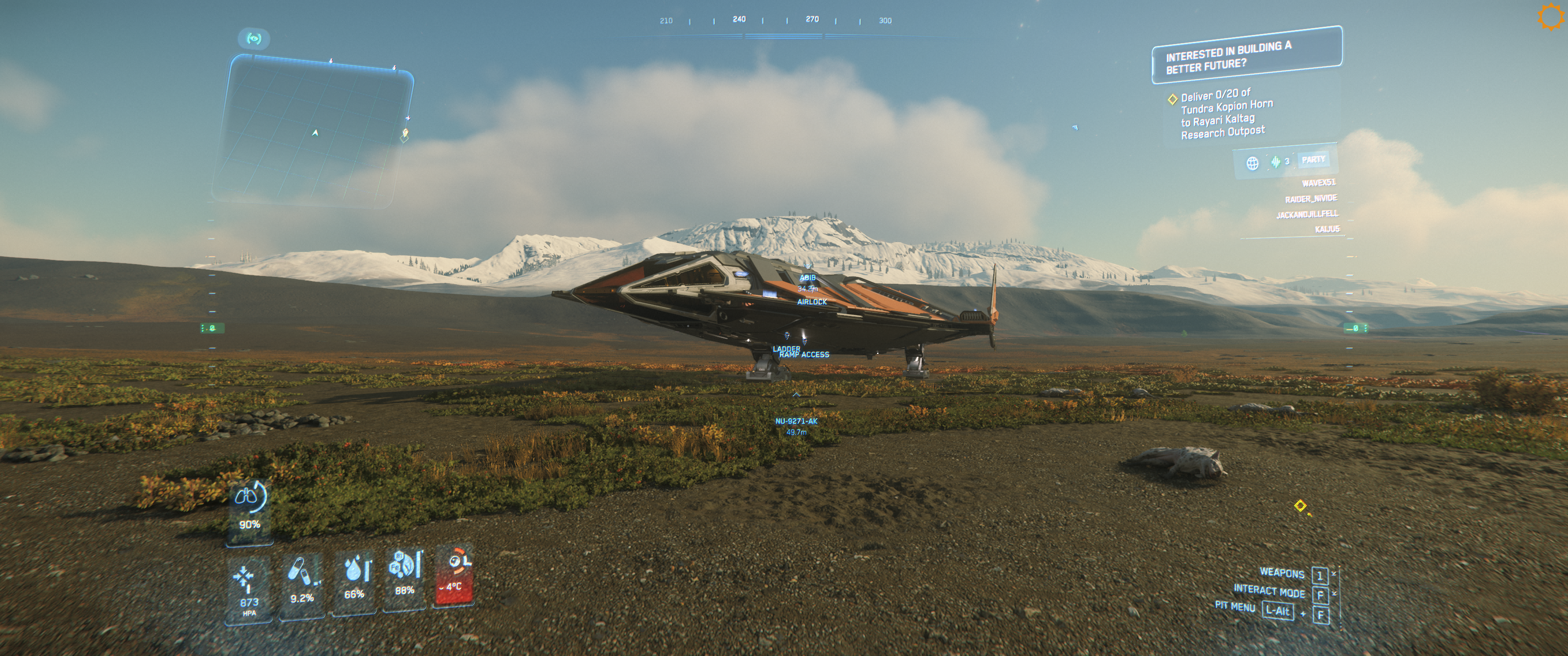Select the NU-9271-AK ship marker
This screenshot has height=656, width=1568.
[x=796, y=421]
